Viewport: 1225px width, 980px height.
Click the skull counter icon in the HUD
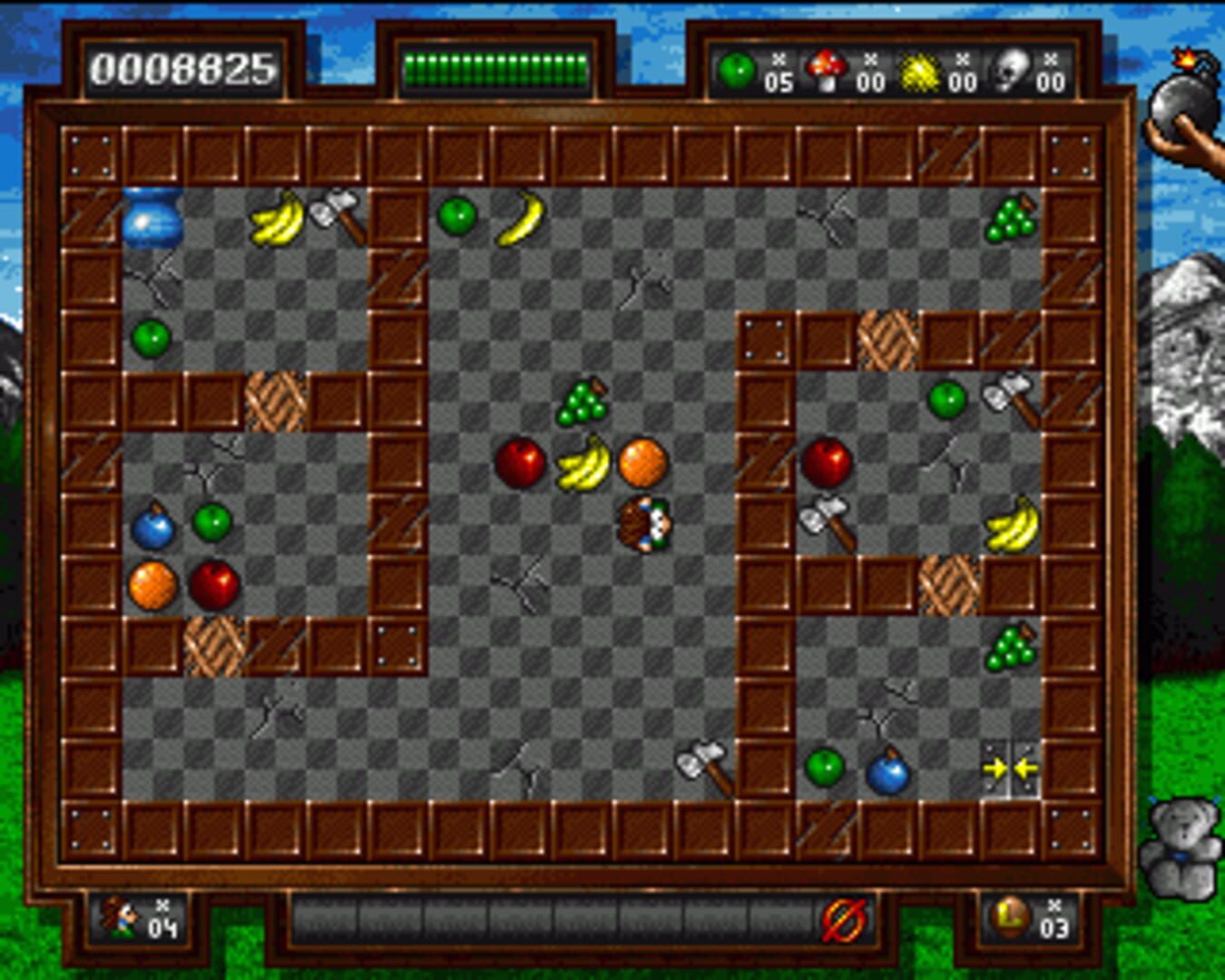point(1014,66)
